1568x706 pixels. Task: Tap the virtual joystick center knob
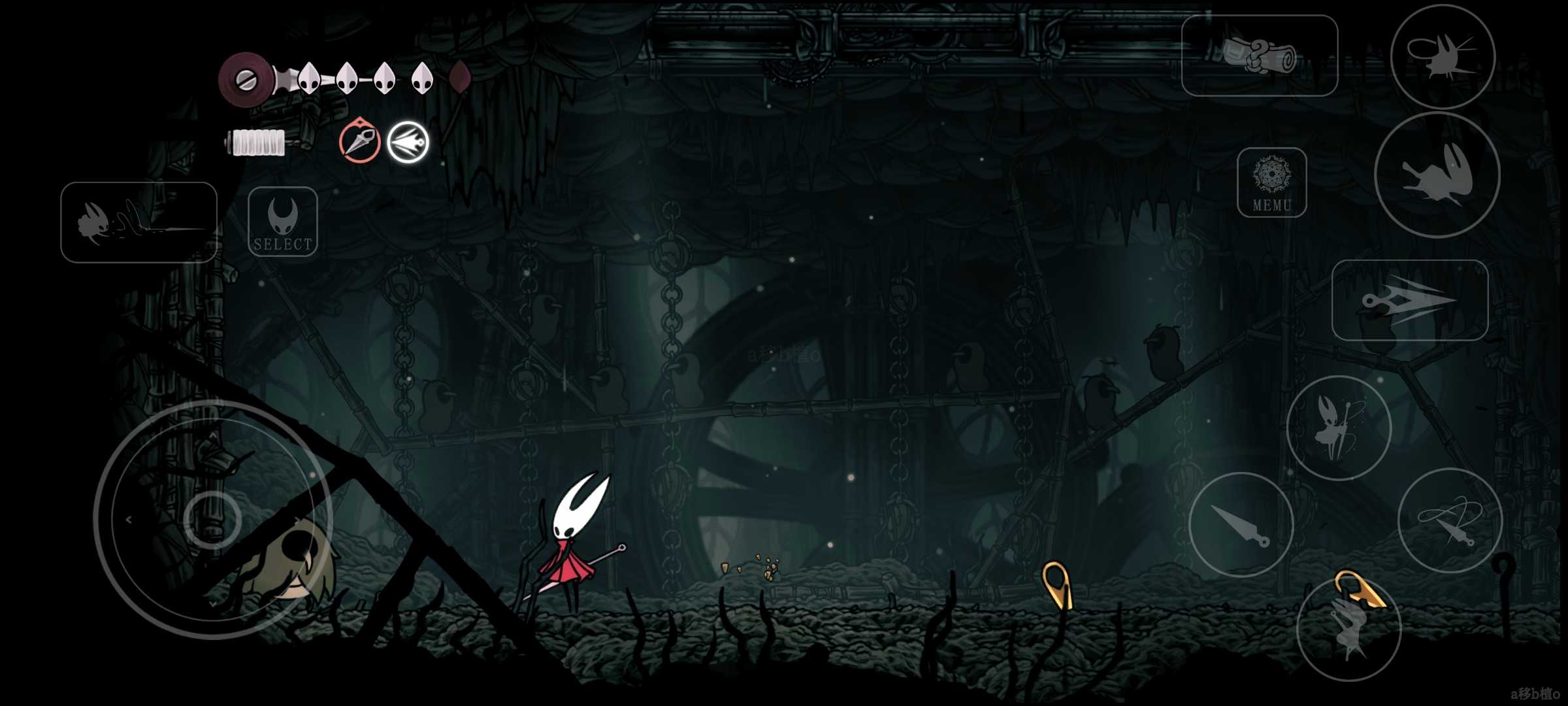tap(212, 520)
